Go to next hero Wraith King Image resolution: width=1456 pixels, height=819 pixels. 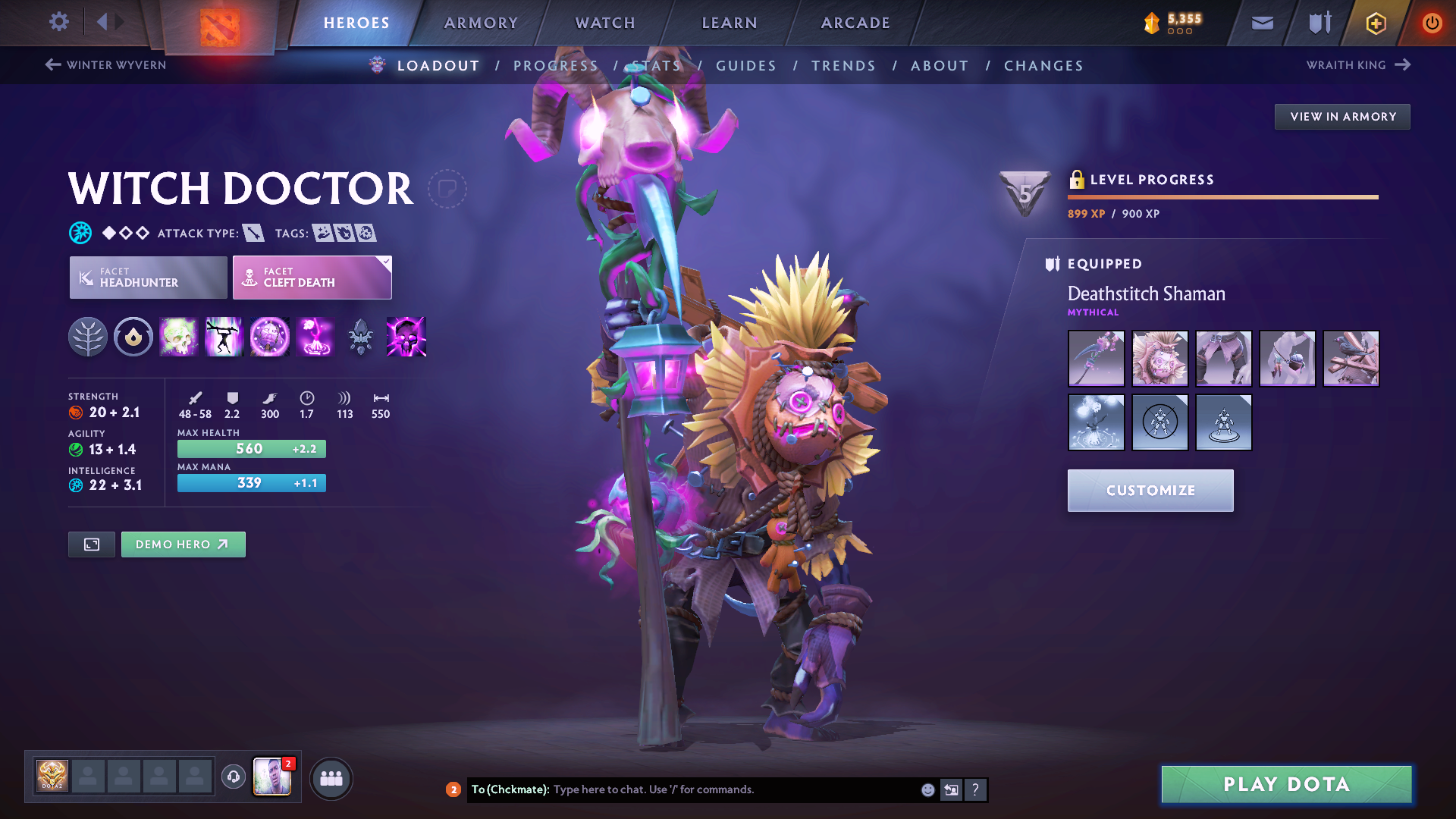click(1357, 65)
